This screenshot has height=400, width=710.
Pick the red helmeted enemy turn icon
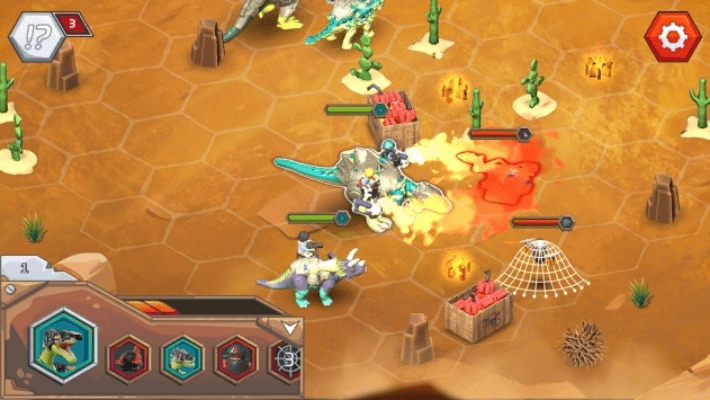click(236, 358)
